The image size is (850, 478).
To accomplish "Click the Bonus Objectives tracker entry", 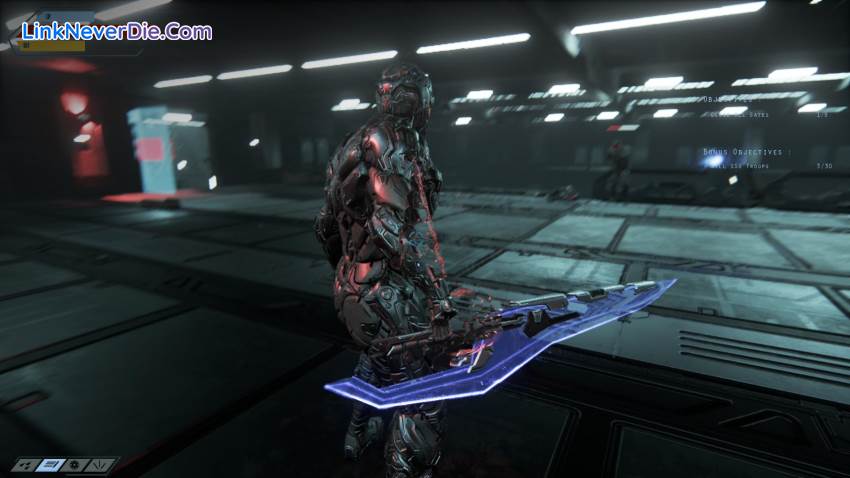I will tap(741, 152).
